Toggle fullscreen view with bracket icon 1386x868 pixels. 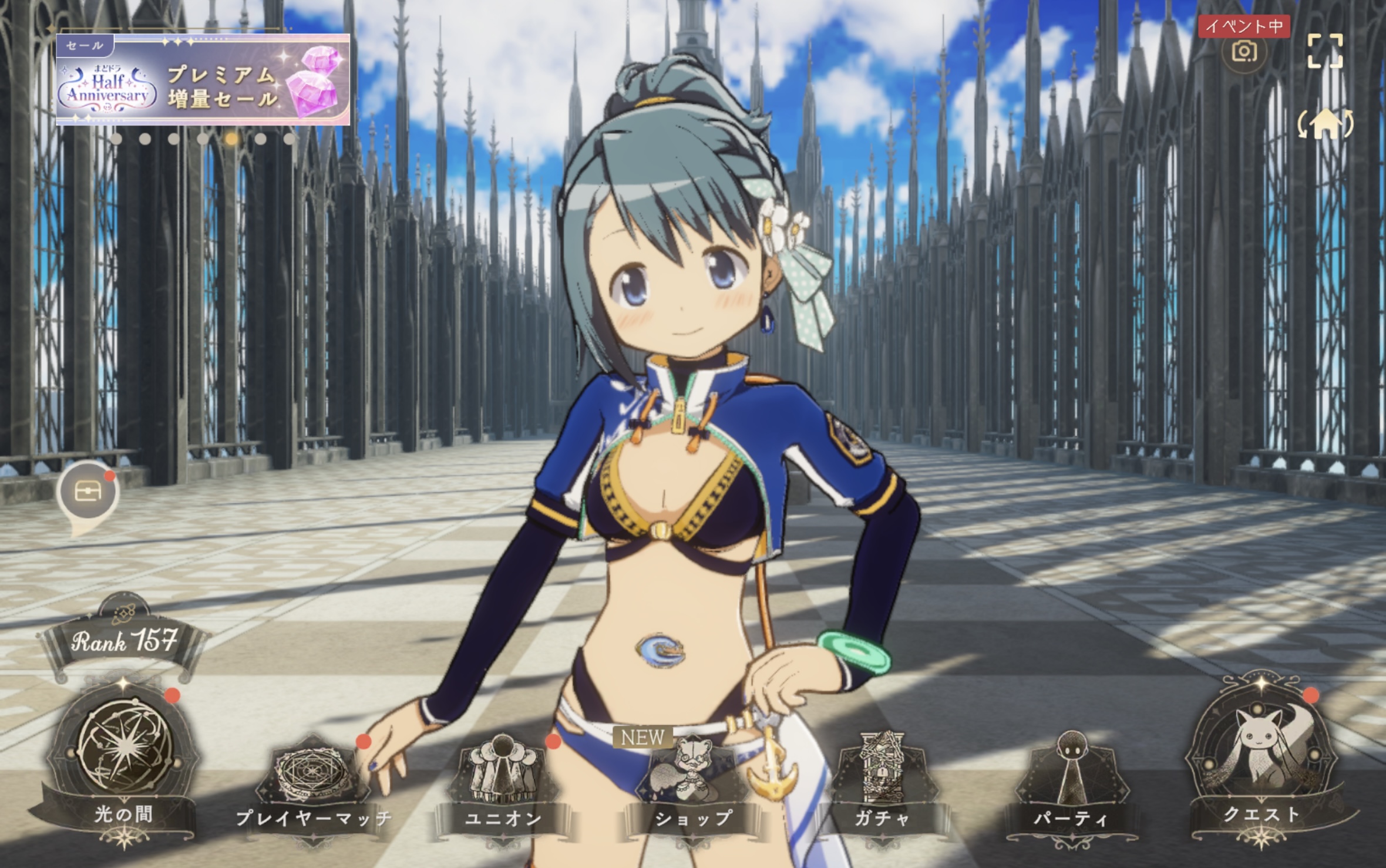pyautogui.click(x=1325, y=51)
